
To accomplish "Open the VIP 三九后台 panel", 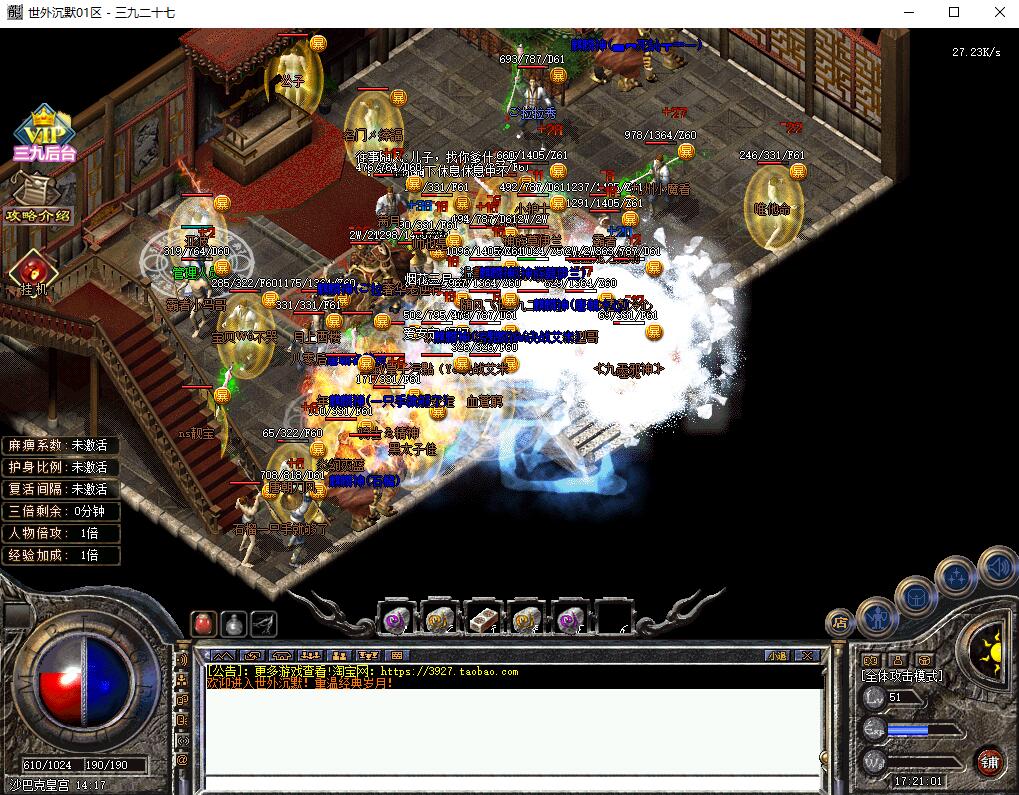I will pyautogui.click(x=44, y=134).
